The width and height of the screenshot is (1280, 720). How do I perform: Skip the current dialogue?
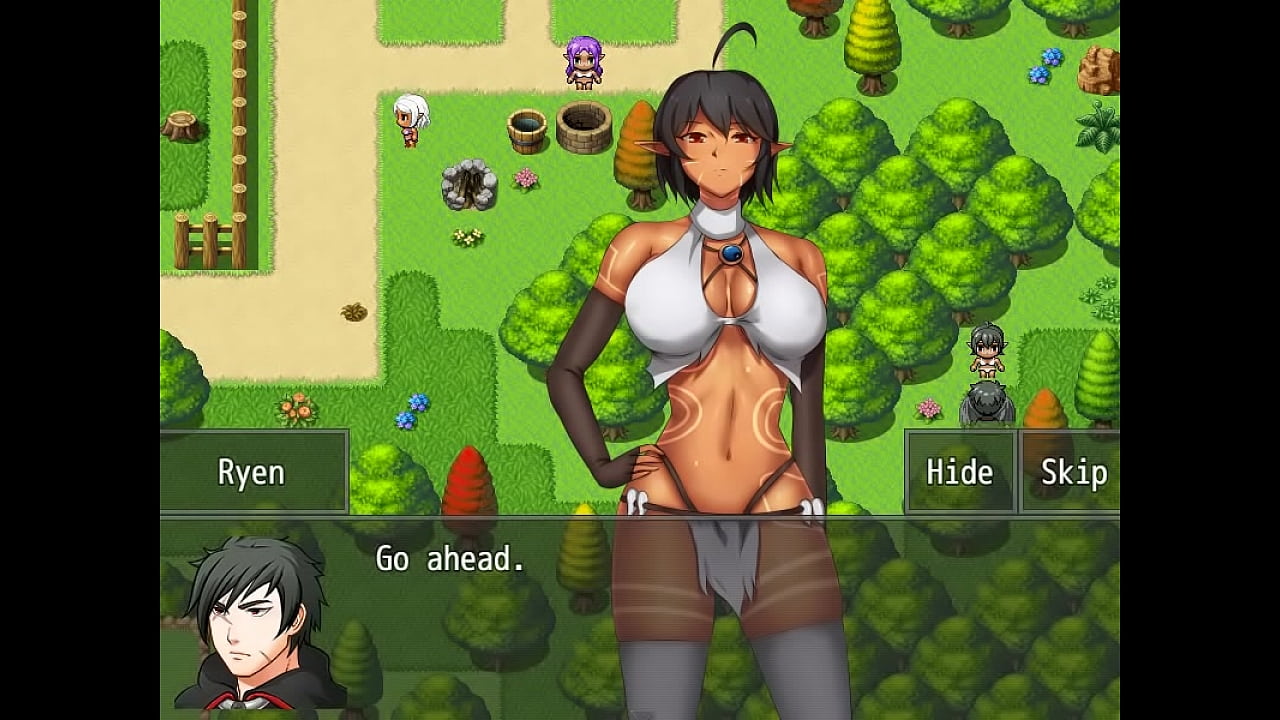(x=1072, y=472)
